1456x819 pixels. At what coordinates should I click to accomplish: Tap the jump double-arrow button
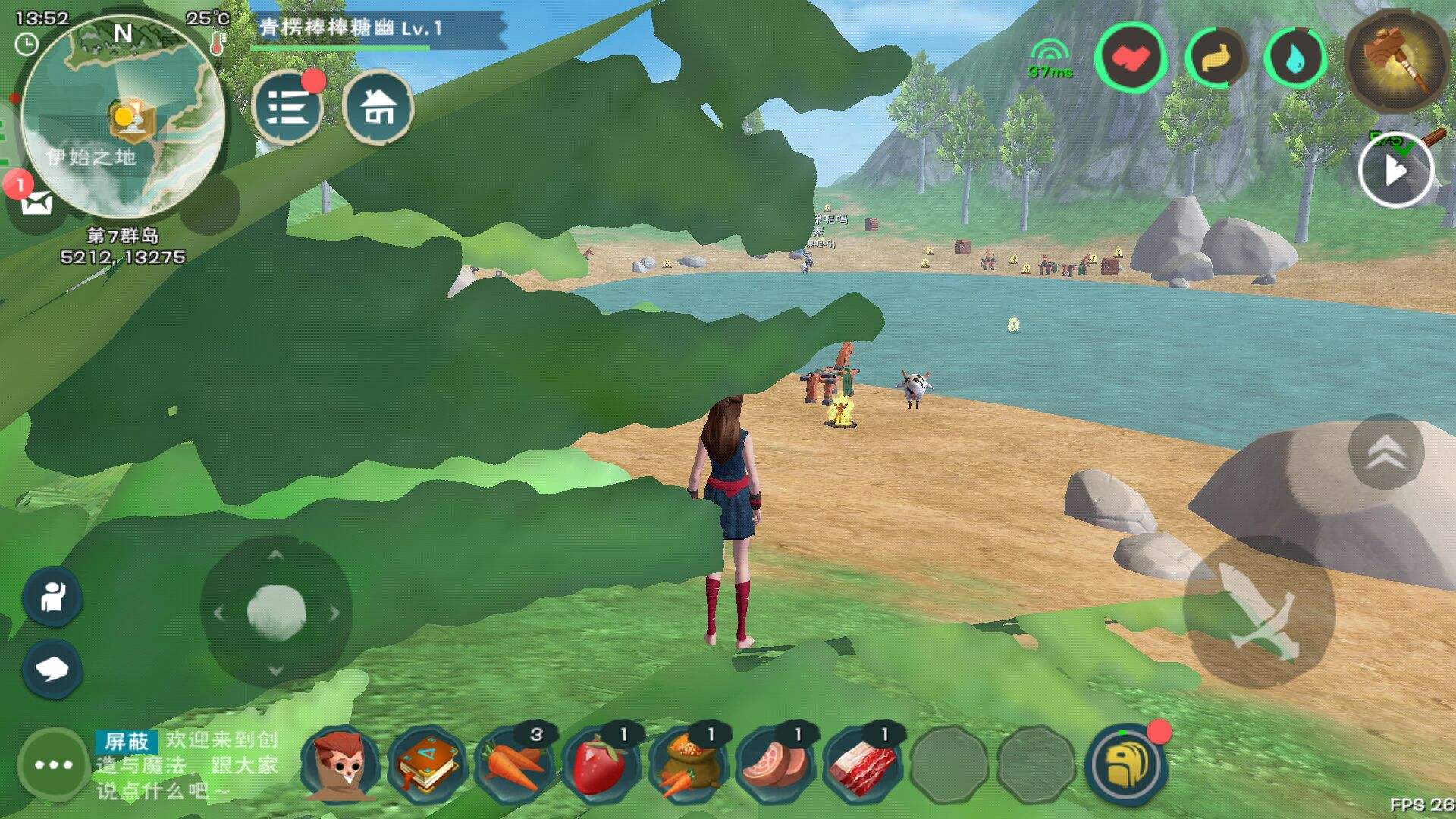[1385, 452]
